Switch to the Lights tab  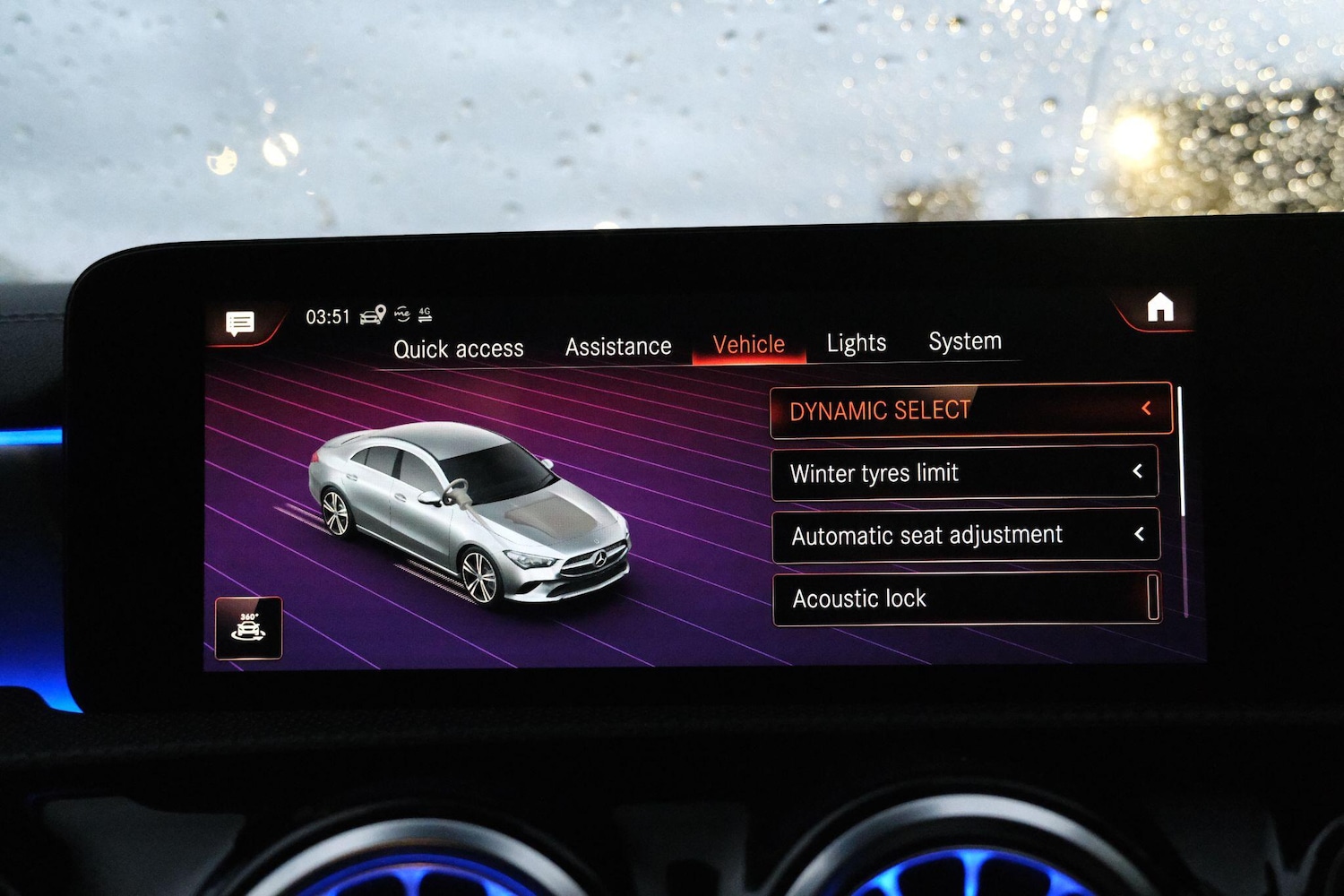click(856, 341)
